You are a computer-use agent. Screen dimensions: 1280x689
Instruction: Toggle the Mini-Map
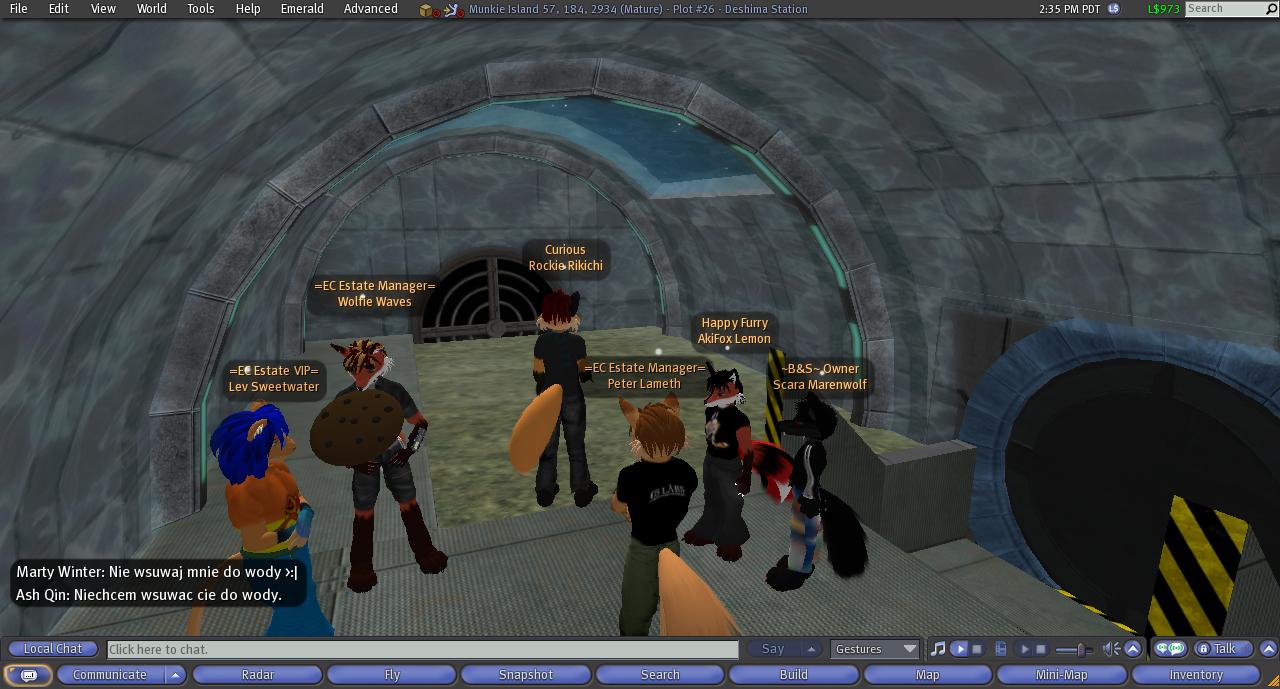(1061, 675)
